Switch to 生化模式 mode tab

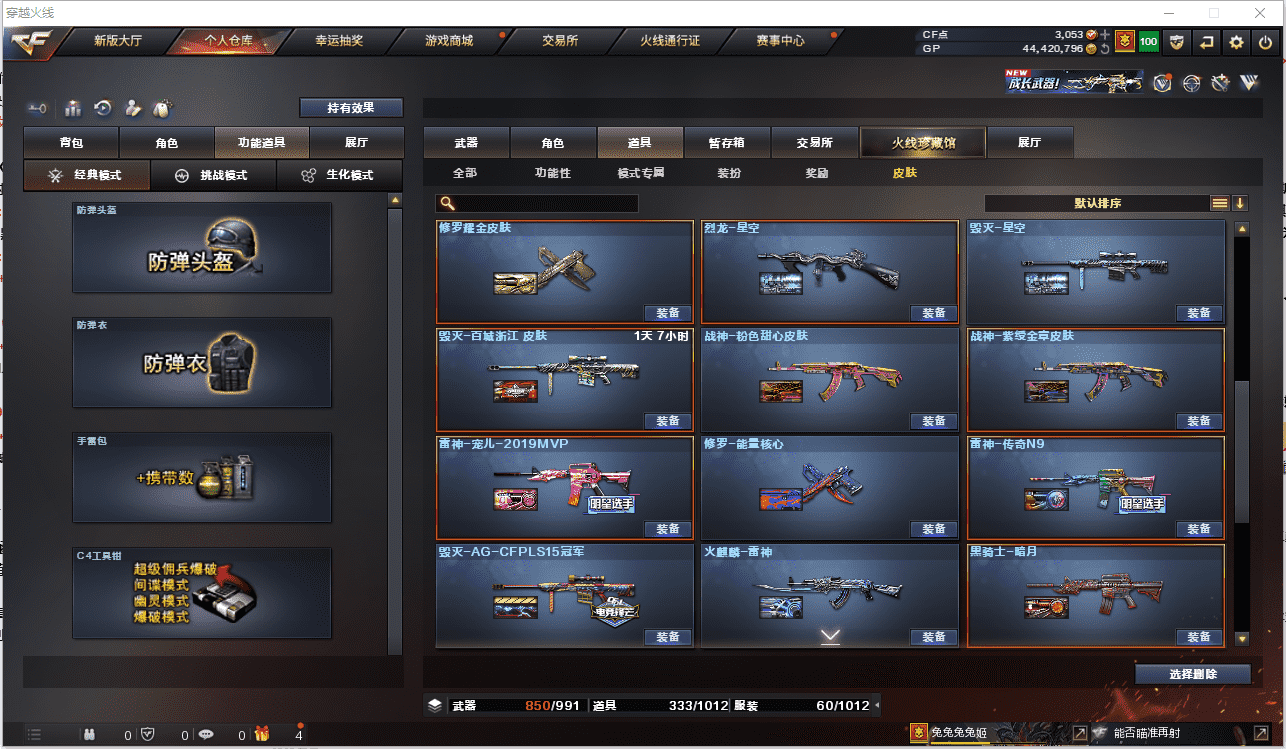pos(338,175)
